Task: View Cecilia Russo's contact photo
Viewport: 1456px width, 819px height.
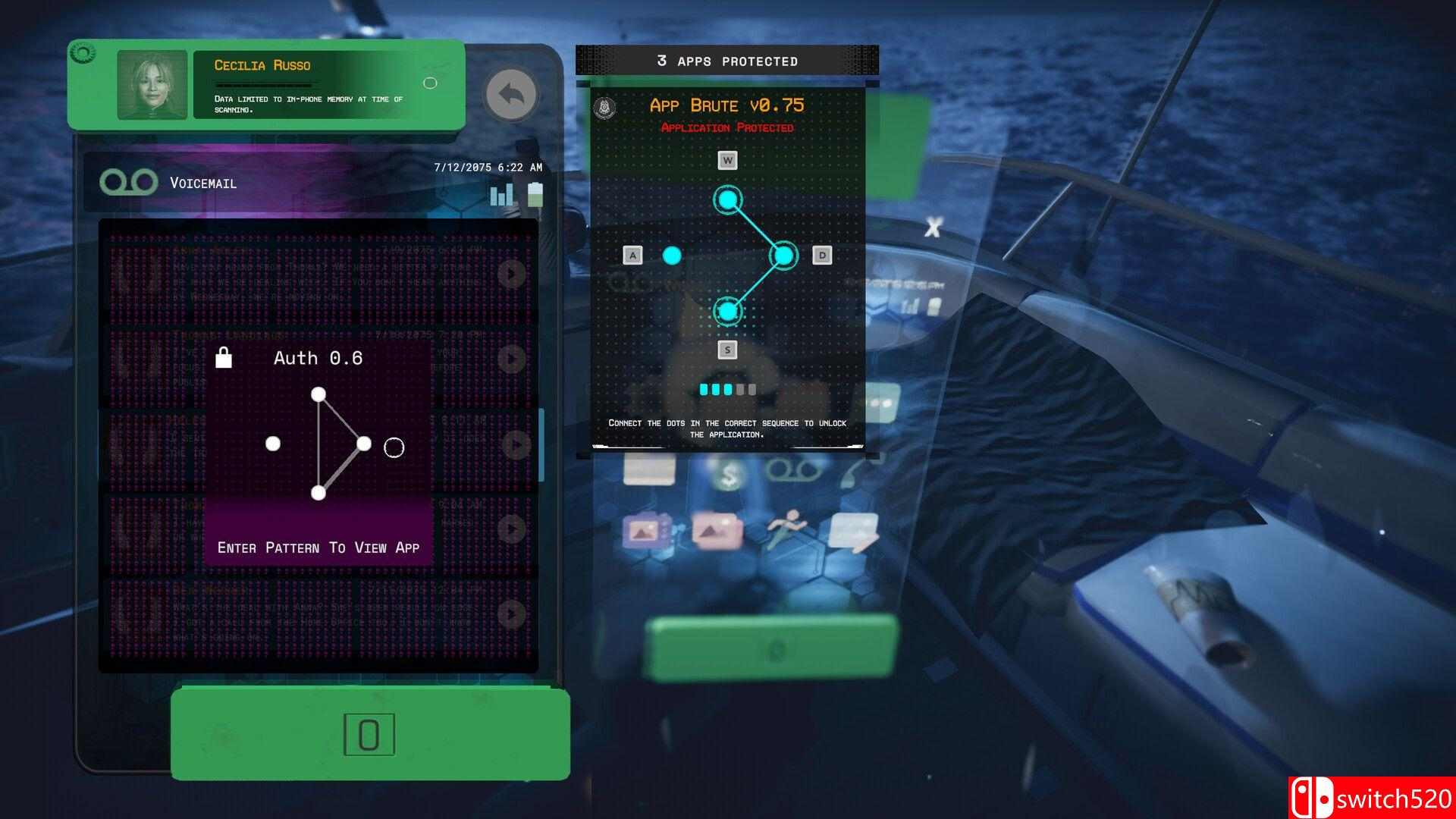Action: 152,84
